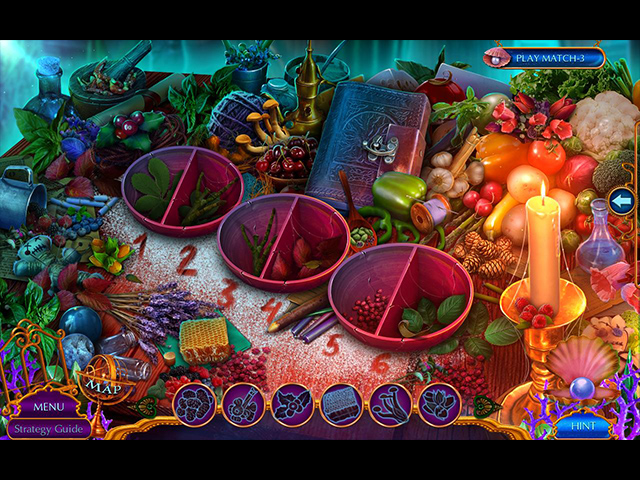This screenshot has height=480, width=640.
Task: Open the Strategy Guide
Action: (x=48, y=429)
